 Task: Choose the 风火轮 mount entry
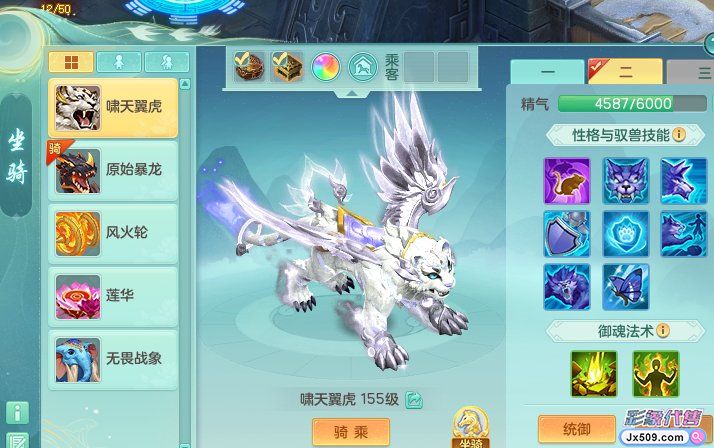point(113,232)
